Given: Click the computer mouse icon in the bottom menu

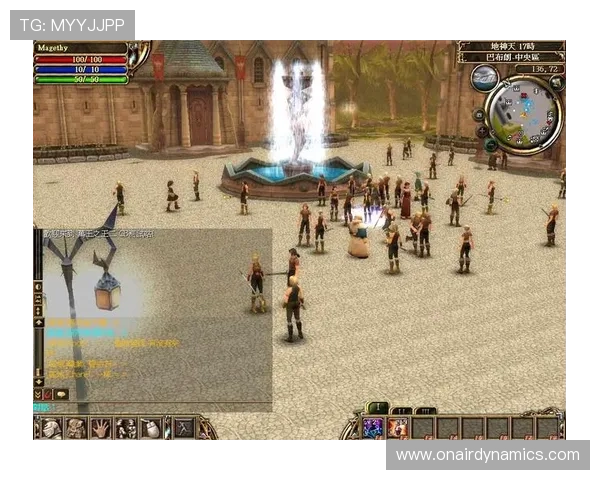Looking at the screenshot, I should [150, 428].
